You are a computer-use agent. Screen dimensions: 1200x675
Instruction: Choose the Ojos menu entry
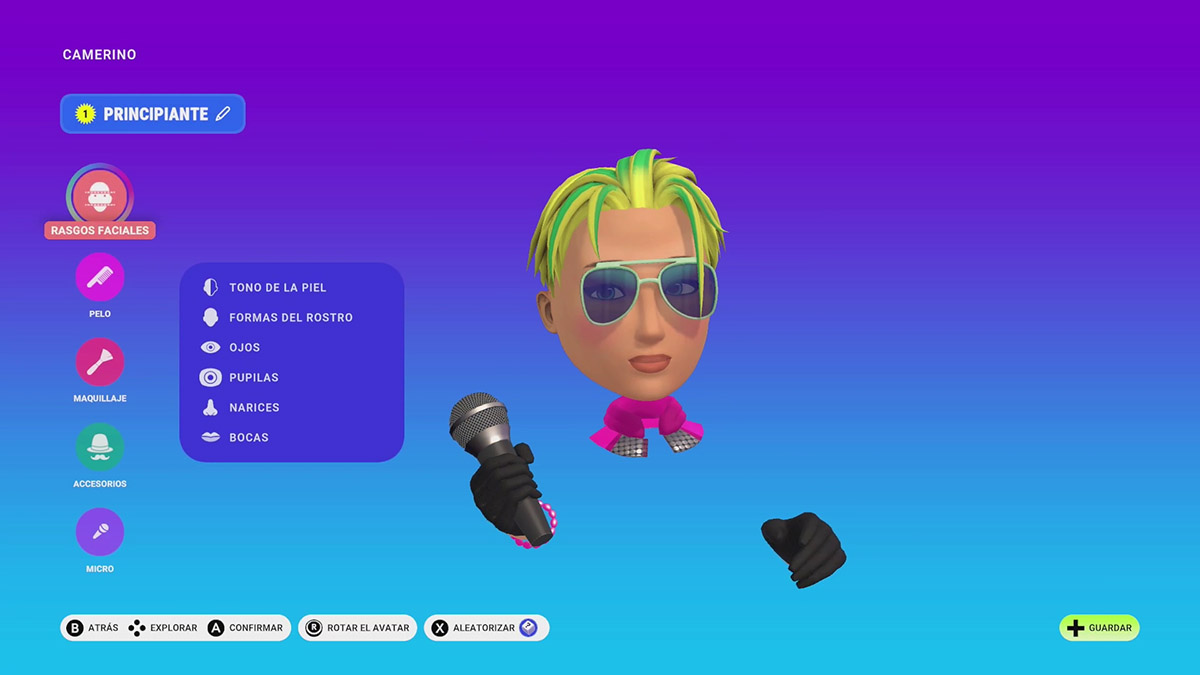[x=244, y=348]
